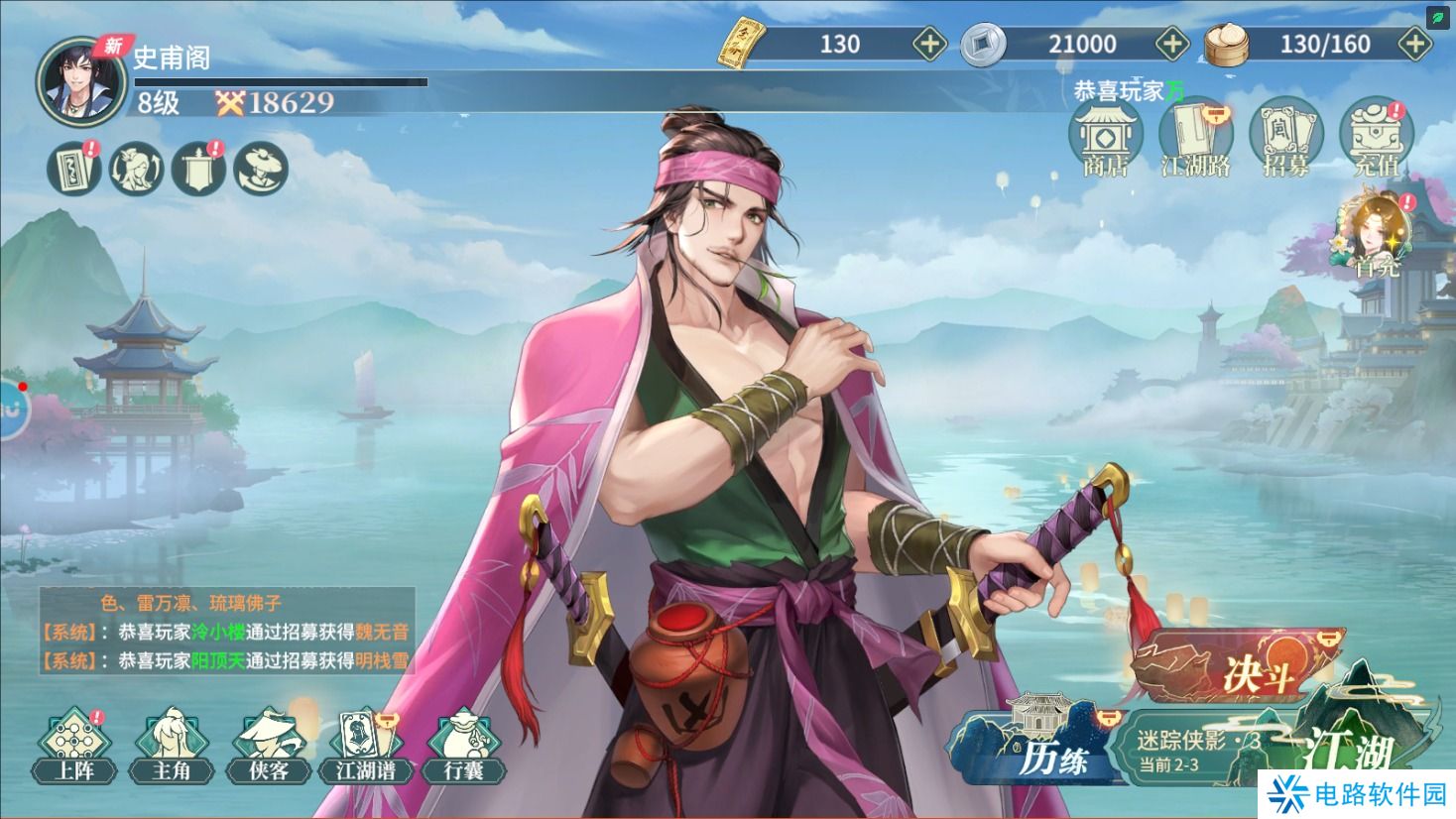Tap the straw-hat wanderer icon
The height and width of the screenshot is (819, 1456).
point(261,169)
